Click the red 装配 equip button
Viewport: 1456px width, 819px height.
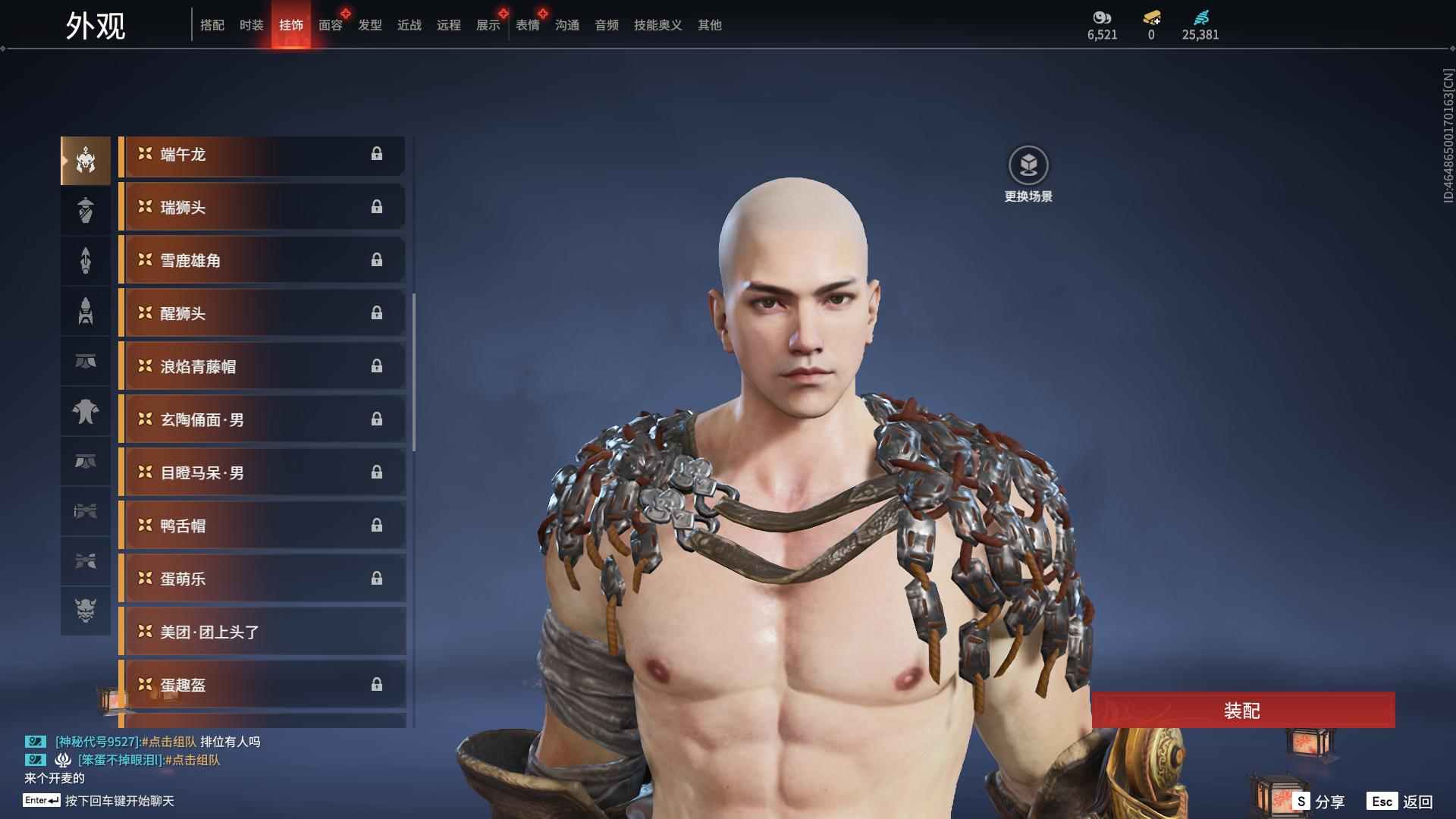1242,711
